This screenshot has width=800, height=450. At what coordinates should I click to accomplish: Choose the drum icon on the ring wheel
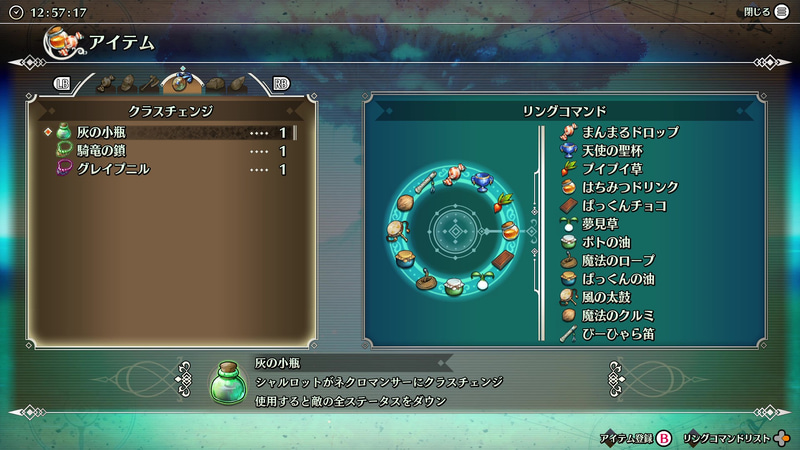coord(395,231)
